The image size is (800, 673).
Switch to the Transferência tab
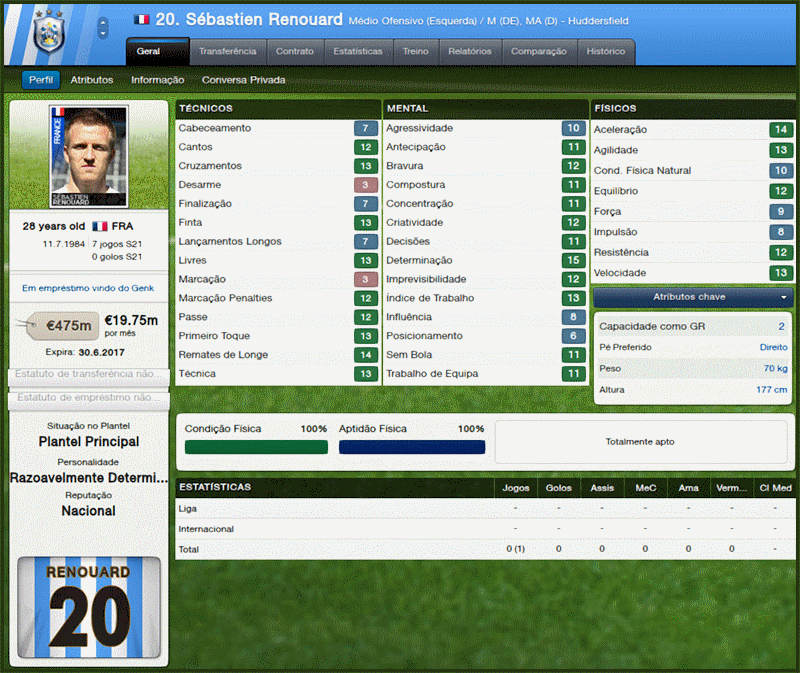(x=227, y=51)
